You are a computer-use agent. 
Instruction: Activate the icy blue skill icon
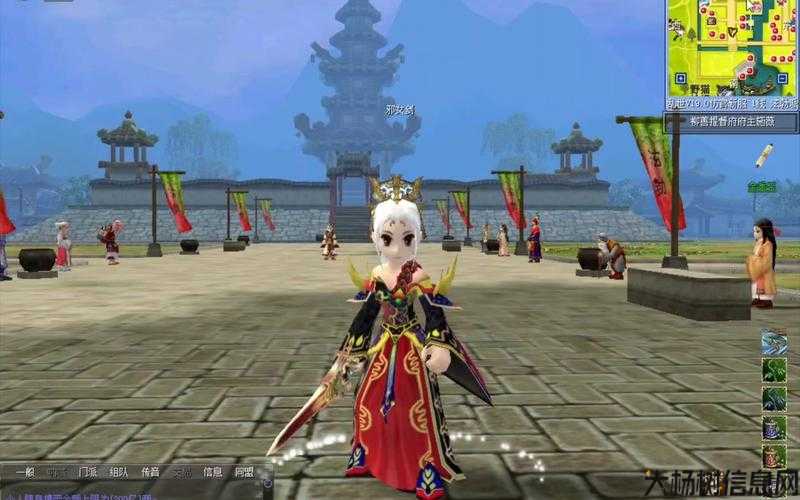[774, 343]
